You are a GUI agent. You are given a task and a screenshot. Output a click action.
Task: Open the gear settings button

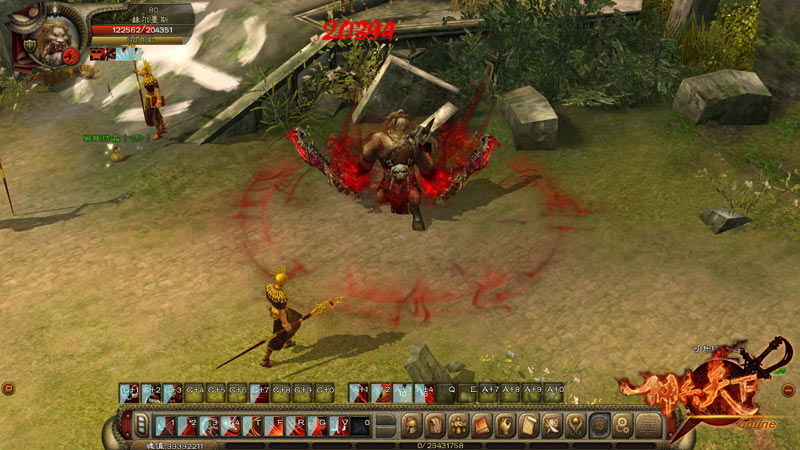[622, 425]
